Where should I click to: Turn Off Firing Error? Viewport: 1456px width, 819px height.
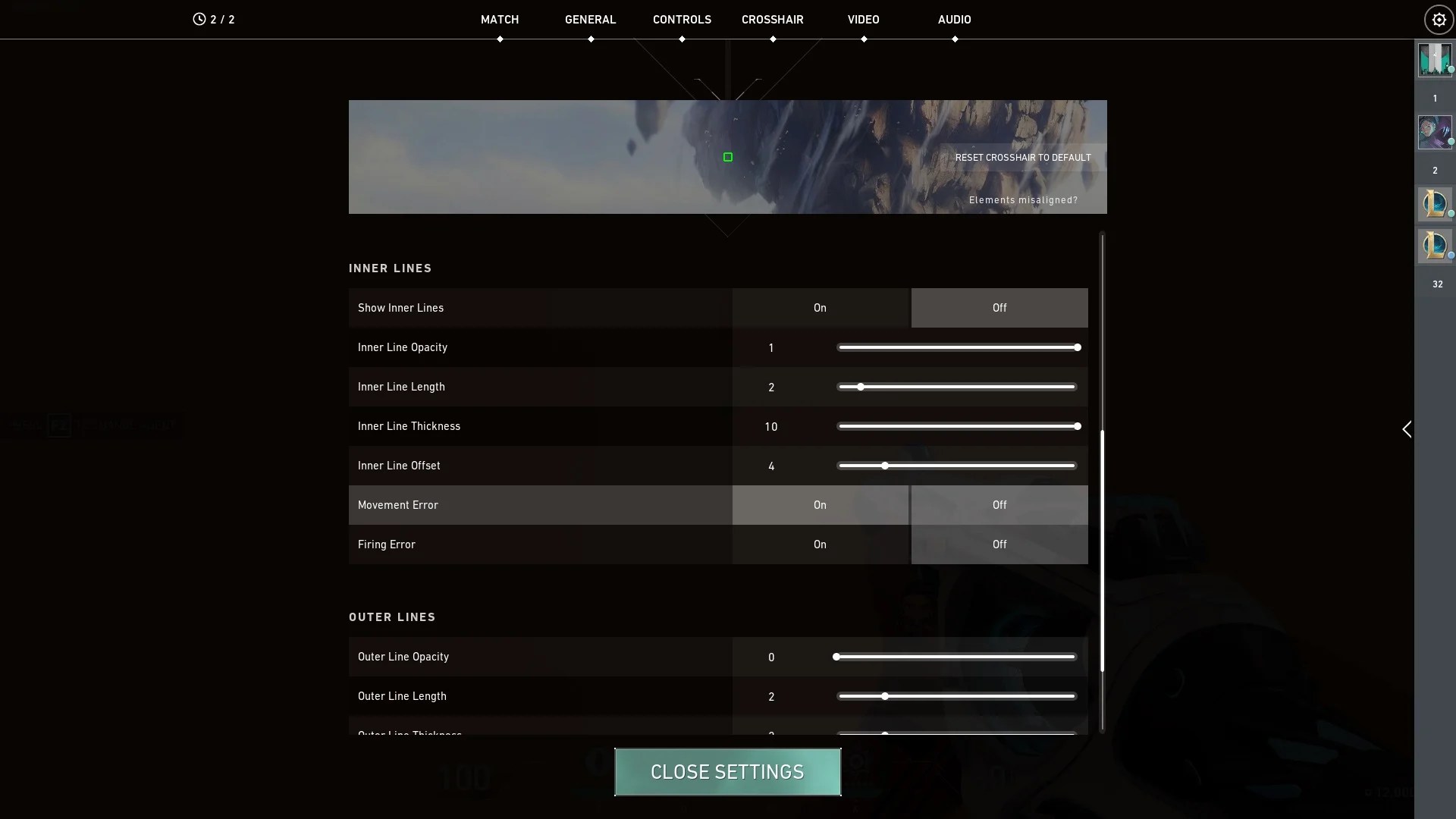point(999,544)
